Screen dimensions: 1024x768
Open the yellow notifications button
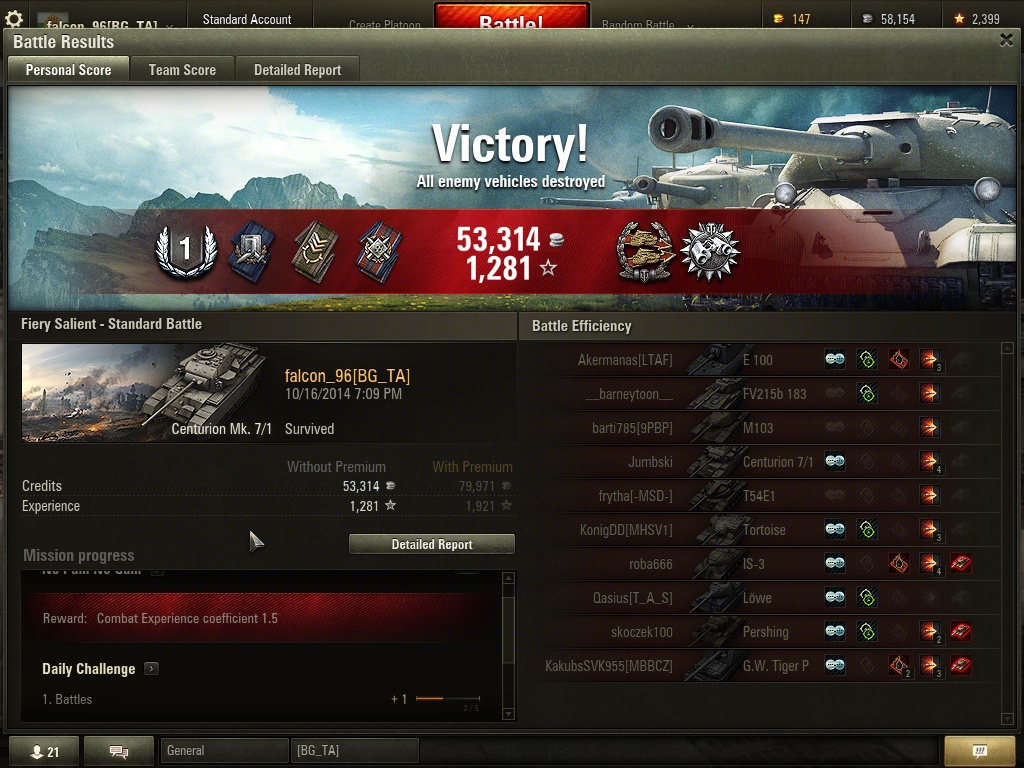click(x=980, y=751)
